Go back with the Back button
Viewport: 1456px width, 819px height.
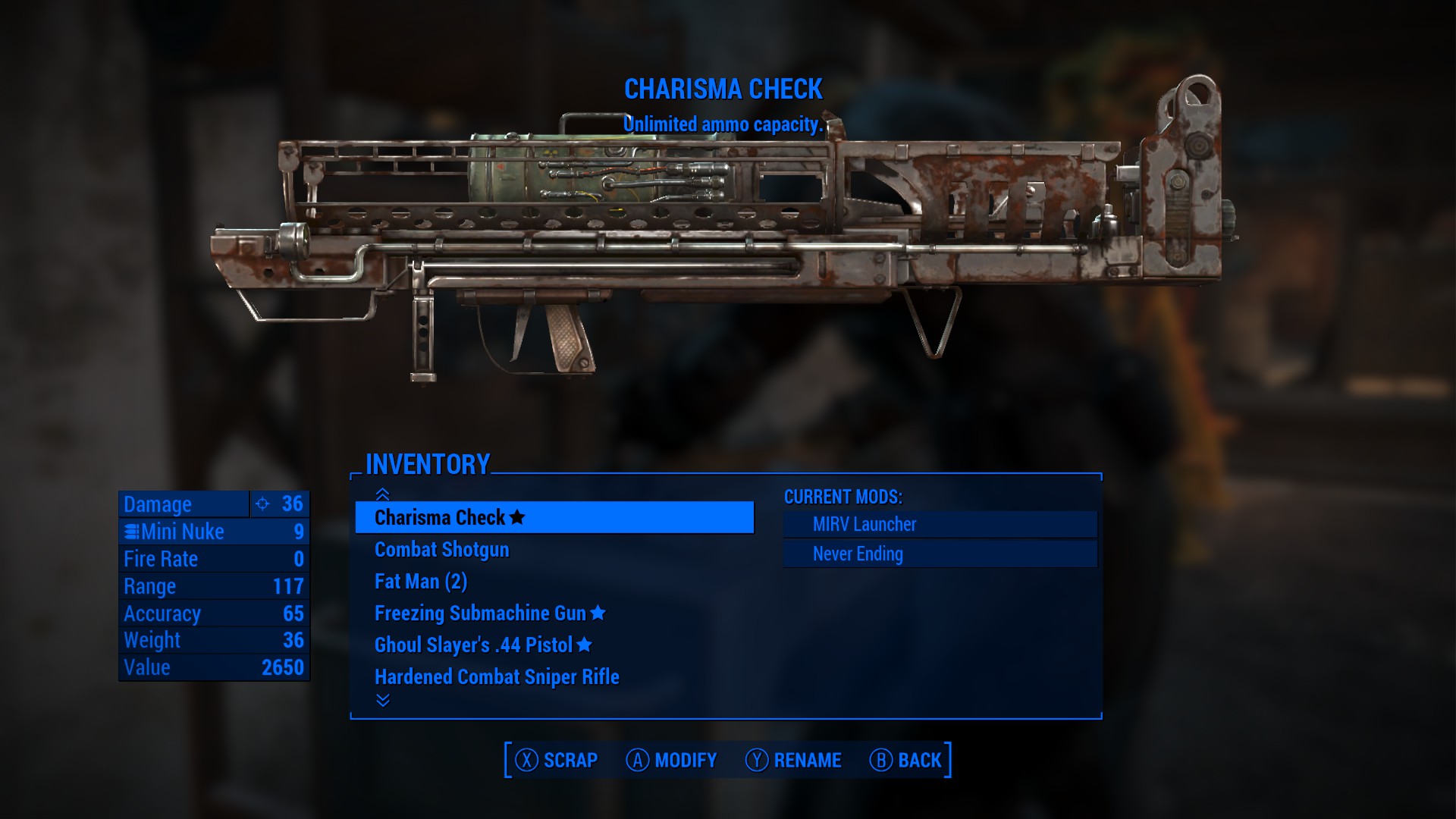click(x=905, y=760)
